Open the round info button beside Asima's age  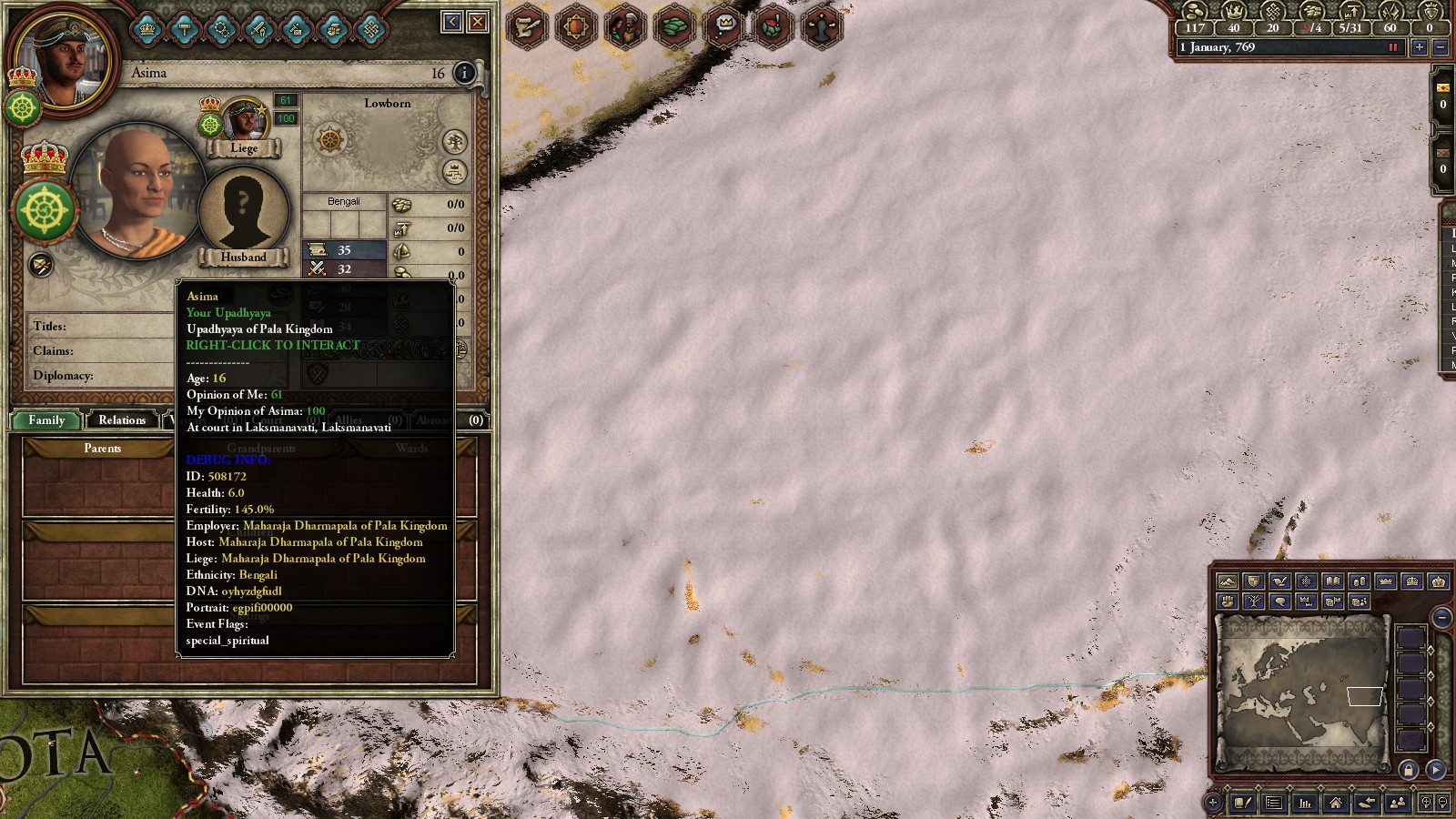point(464,73)
